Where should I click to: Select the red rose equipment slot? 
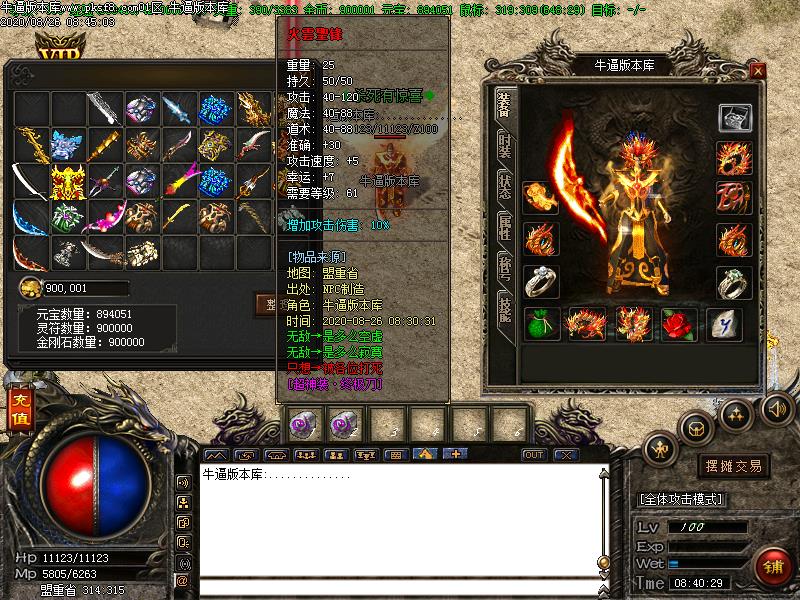coord(679,323)
